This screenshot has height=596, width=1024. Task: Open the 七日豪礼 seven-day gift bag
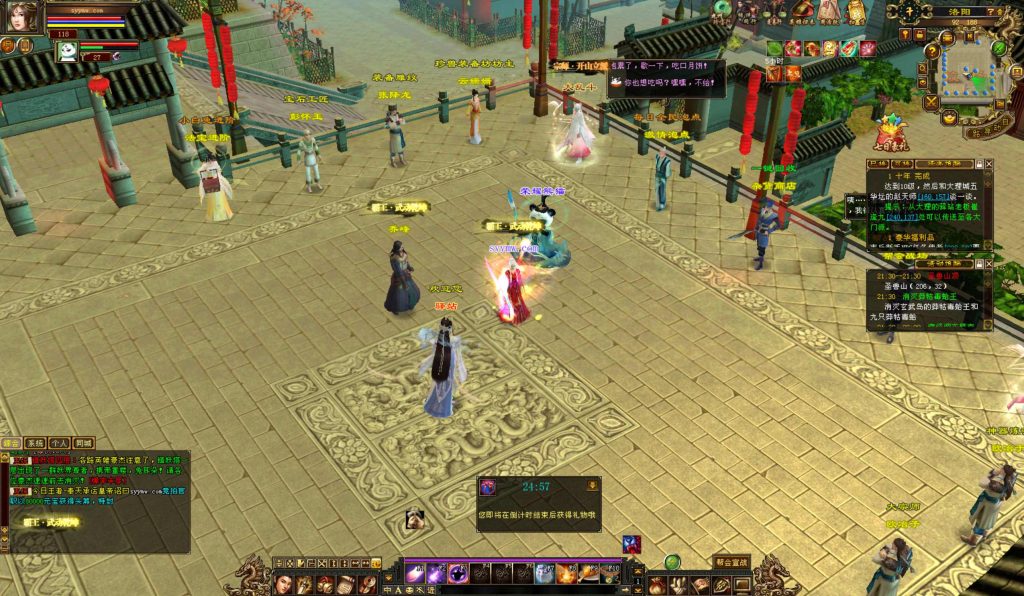click(x=890, y=133)
